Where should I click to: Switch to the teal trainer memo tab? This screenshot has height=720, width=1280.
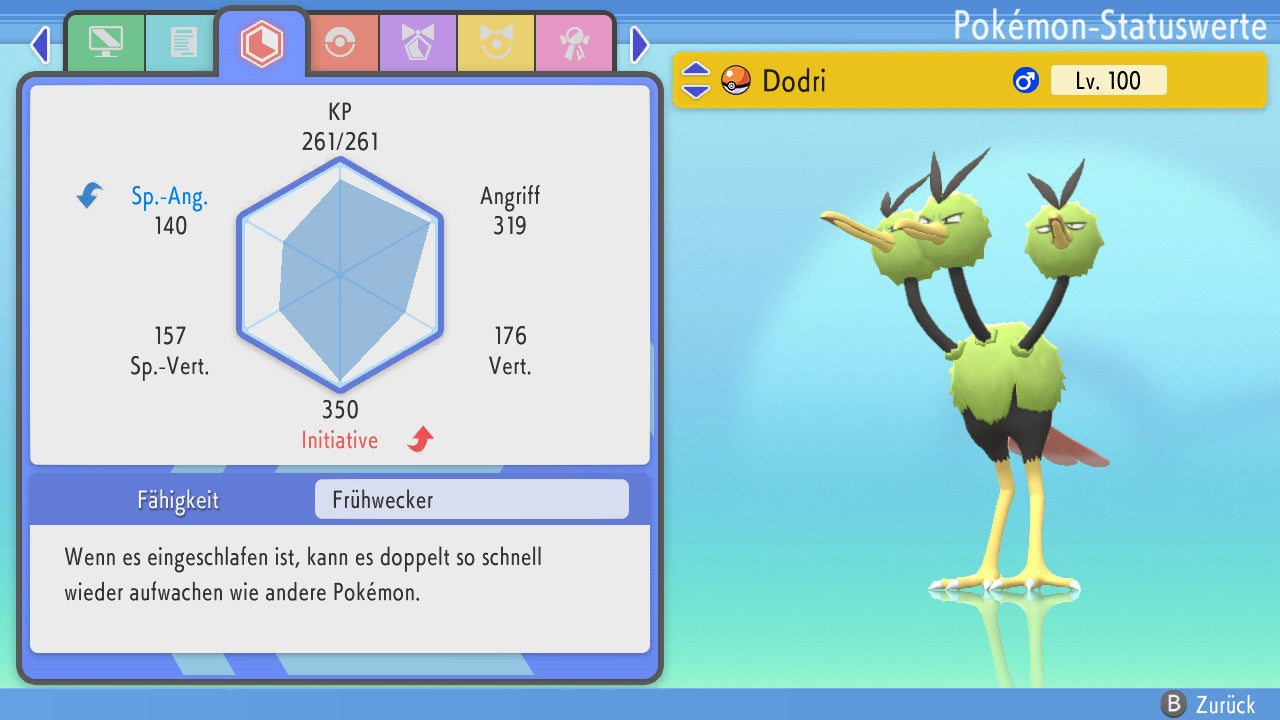[x=182, y=43]
